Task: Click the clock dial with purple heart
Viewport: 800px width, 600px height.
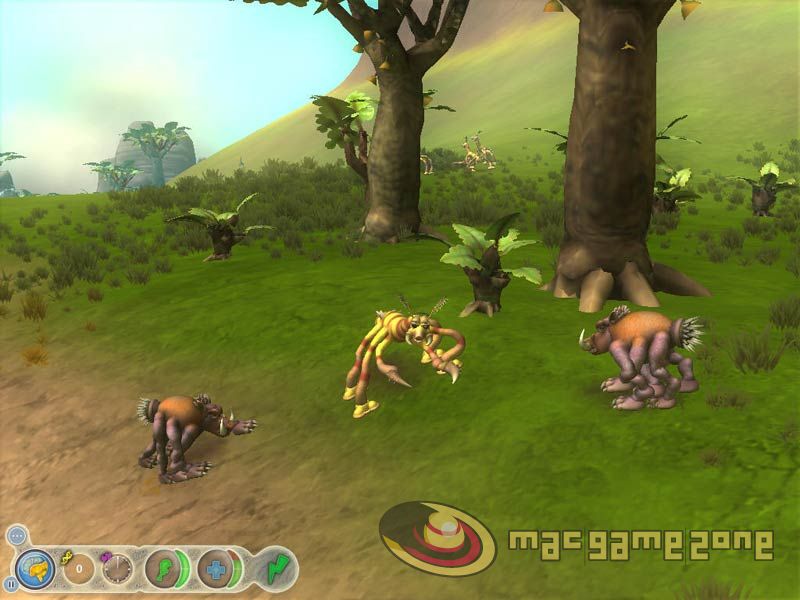Action: coord(117,569)
